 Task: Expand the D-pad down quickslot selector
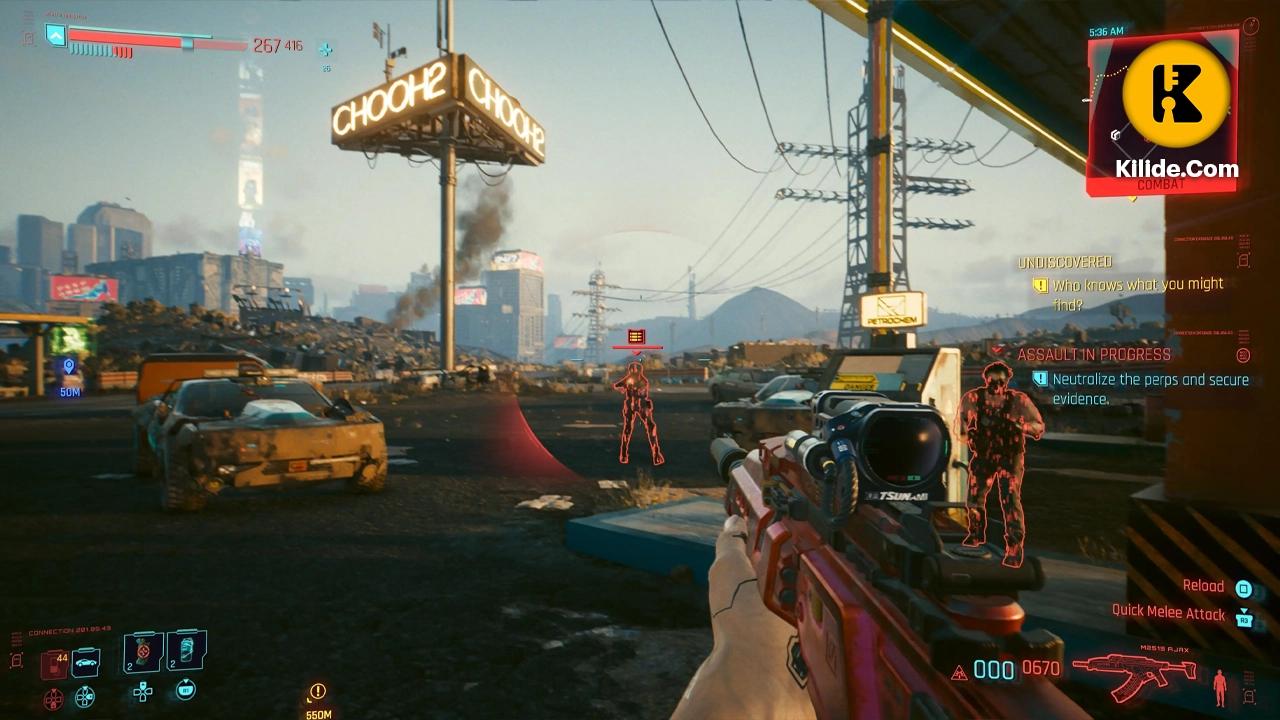[x=142, y=692]
